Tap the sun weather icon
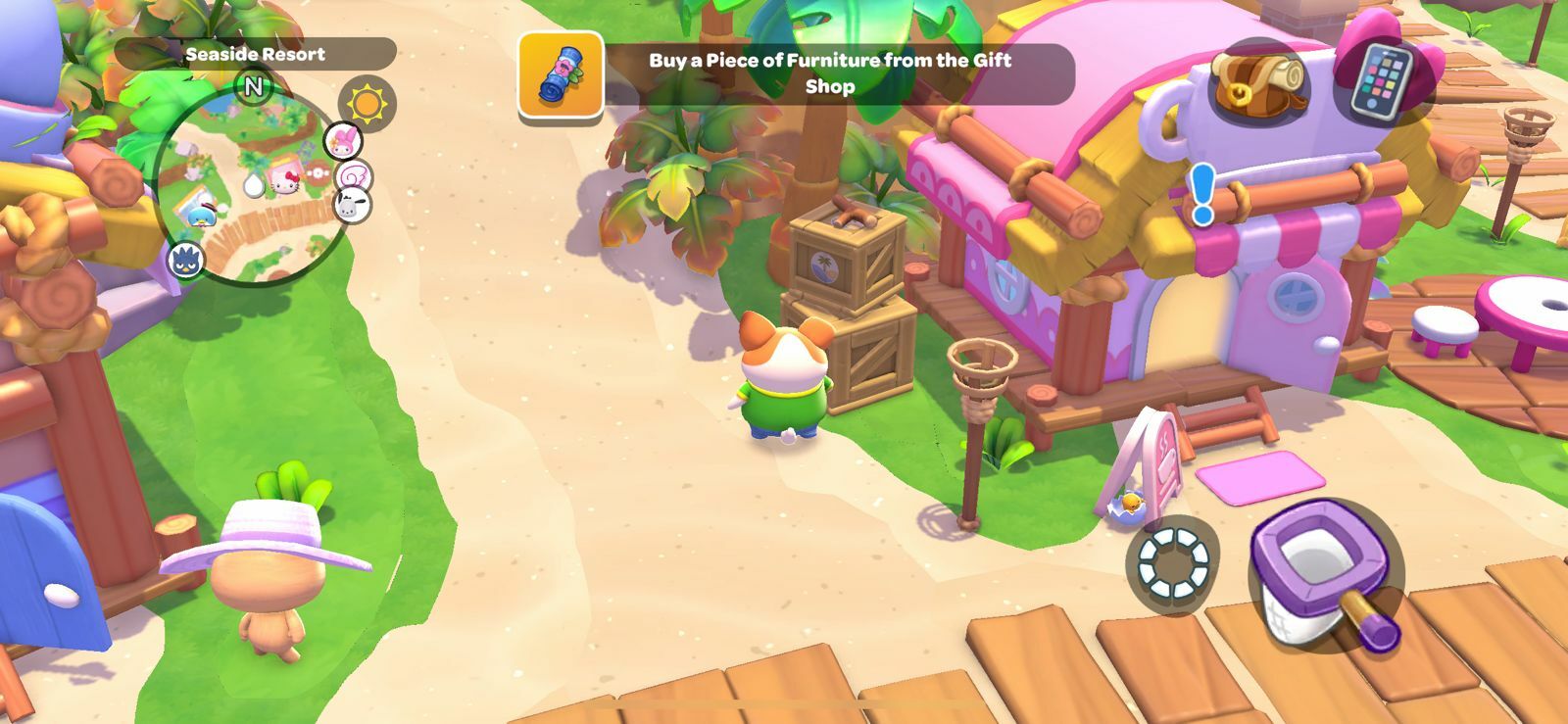 click(367, 104)
